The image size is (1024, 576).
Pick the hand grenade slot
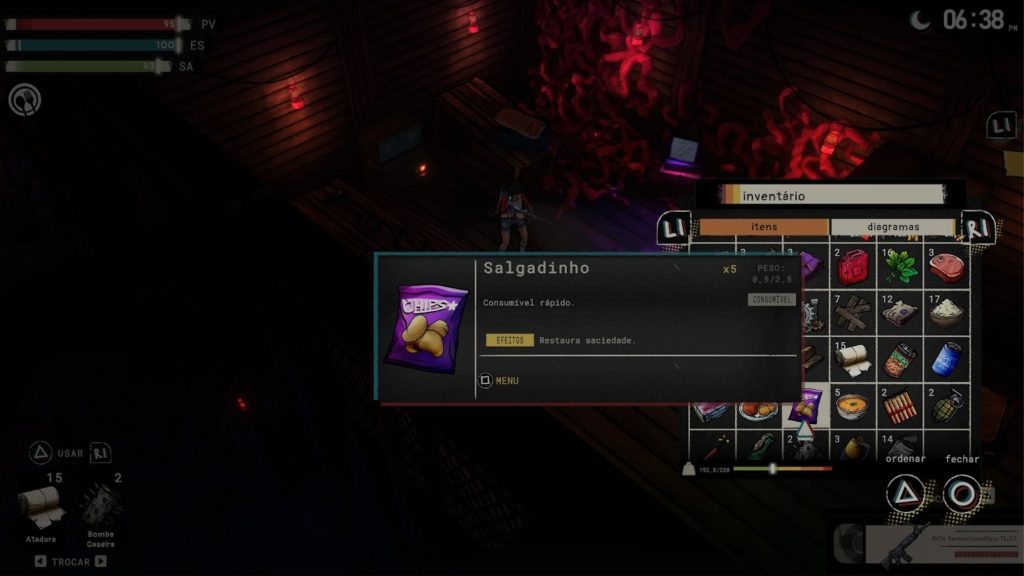[x=946, y=405]
